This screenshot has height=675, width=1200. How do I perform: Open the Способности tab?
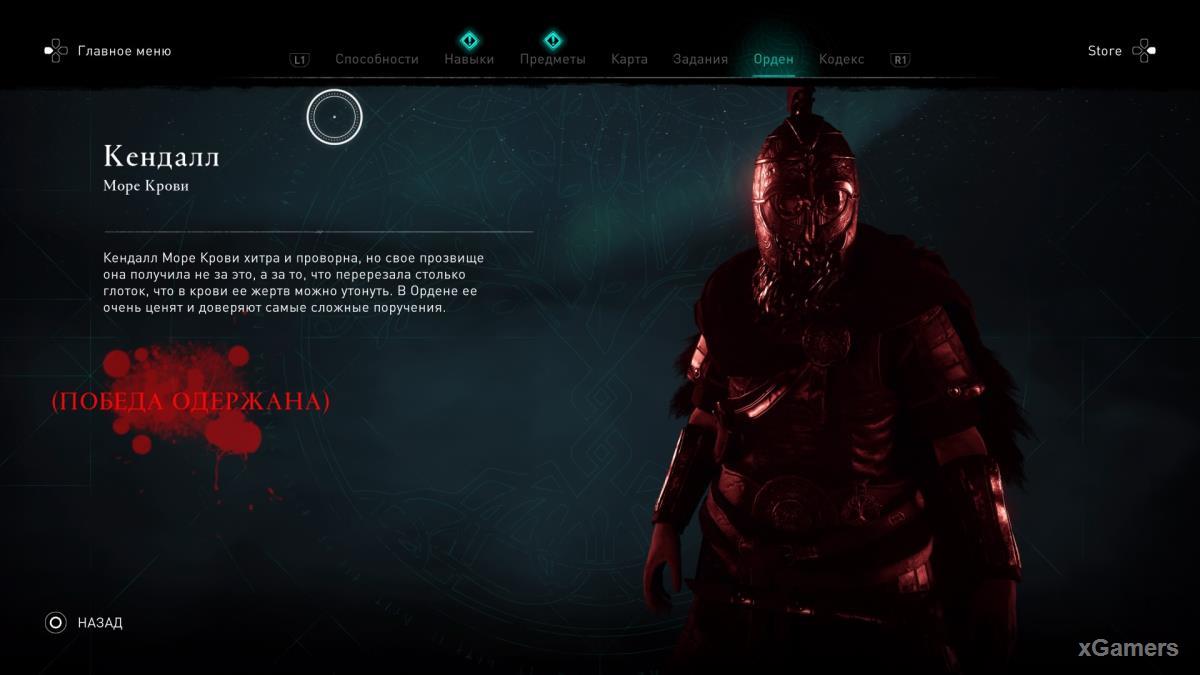click(x=377, y=59)
